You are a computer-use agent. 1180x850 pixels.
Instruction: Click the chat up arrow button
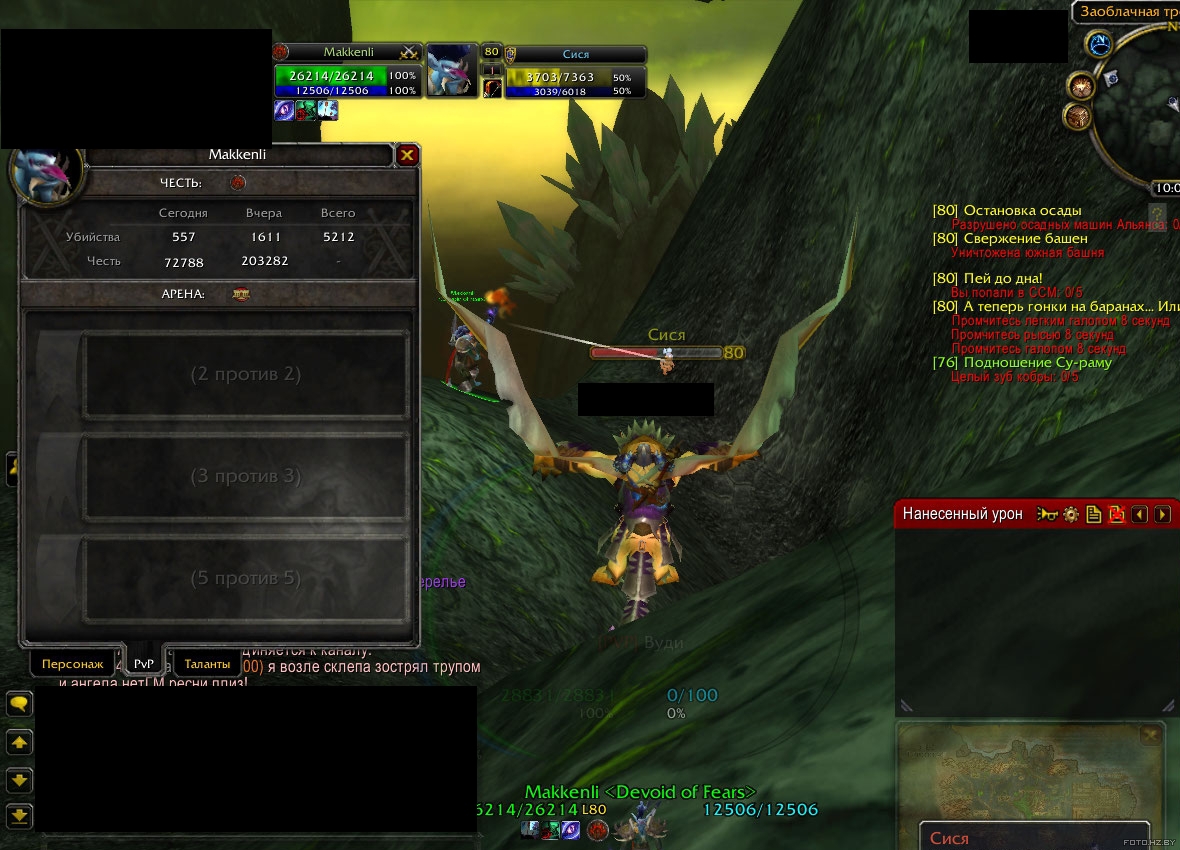point(19,743)
